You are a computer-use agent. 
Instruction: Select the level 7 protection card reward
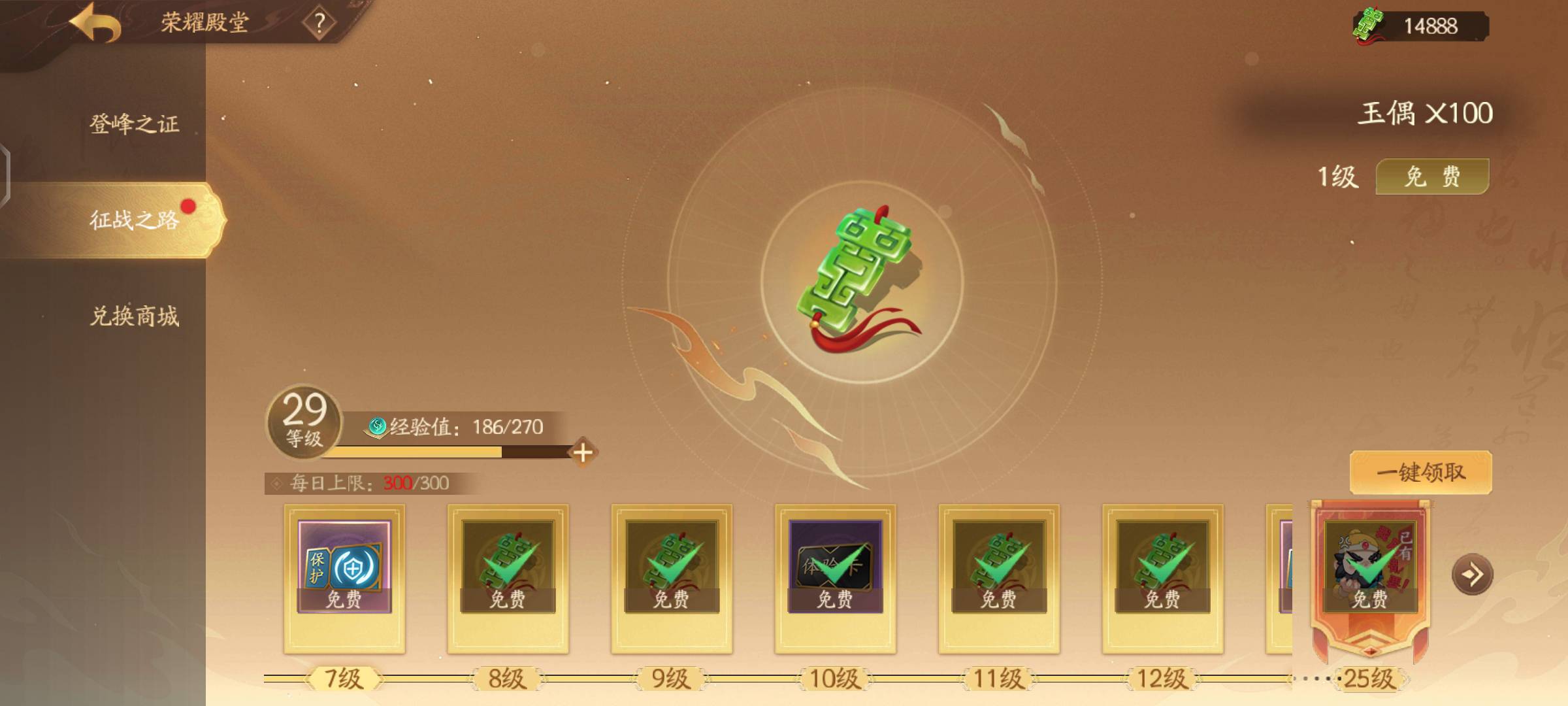point(344,566)
